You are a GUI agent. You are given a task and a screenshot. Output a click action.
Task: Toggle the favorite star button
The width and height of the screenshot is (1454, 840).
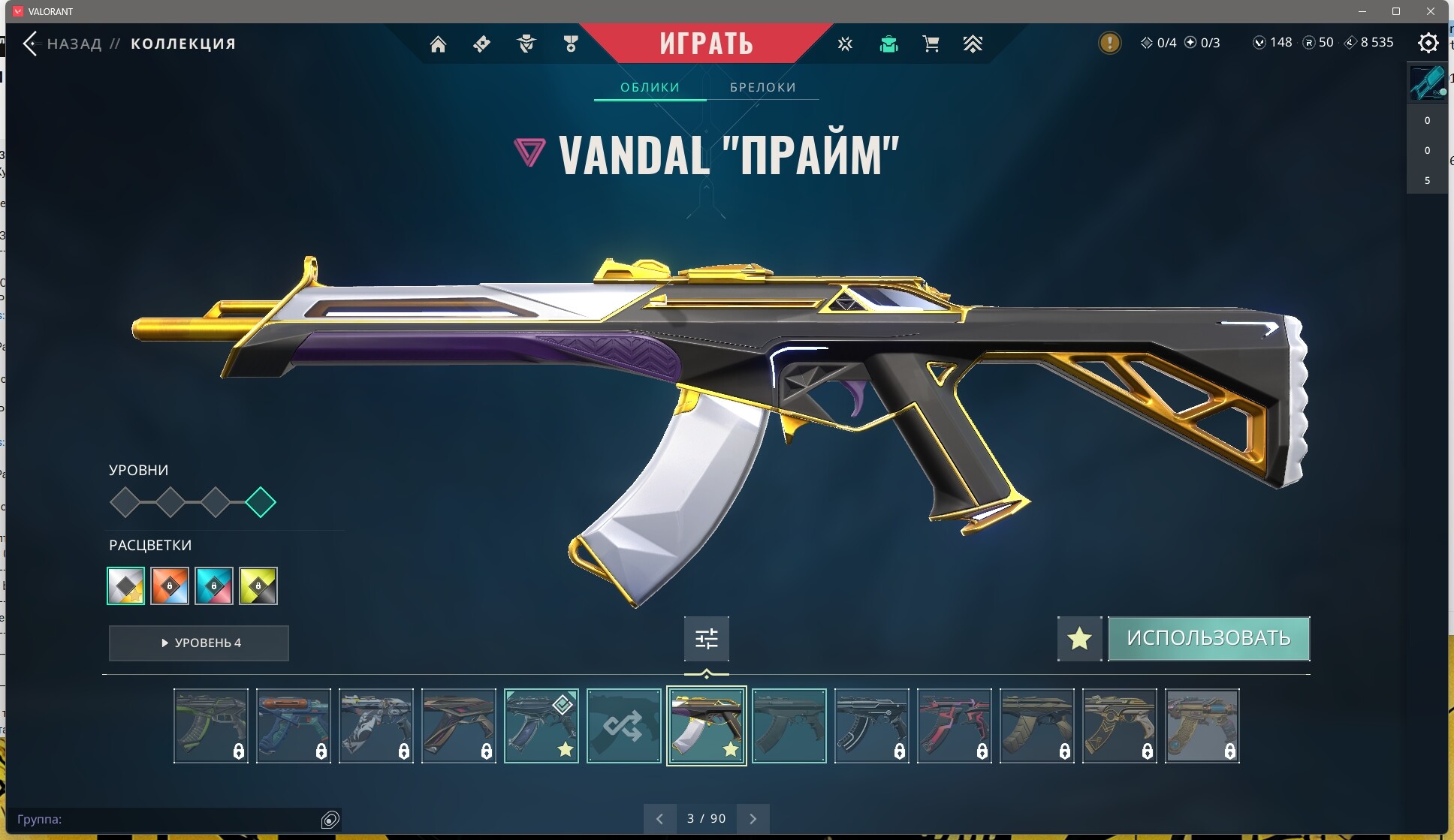pyautogui.click(x=1079, y=639)
